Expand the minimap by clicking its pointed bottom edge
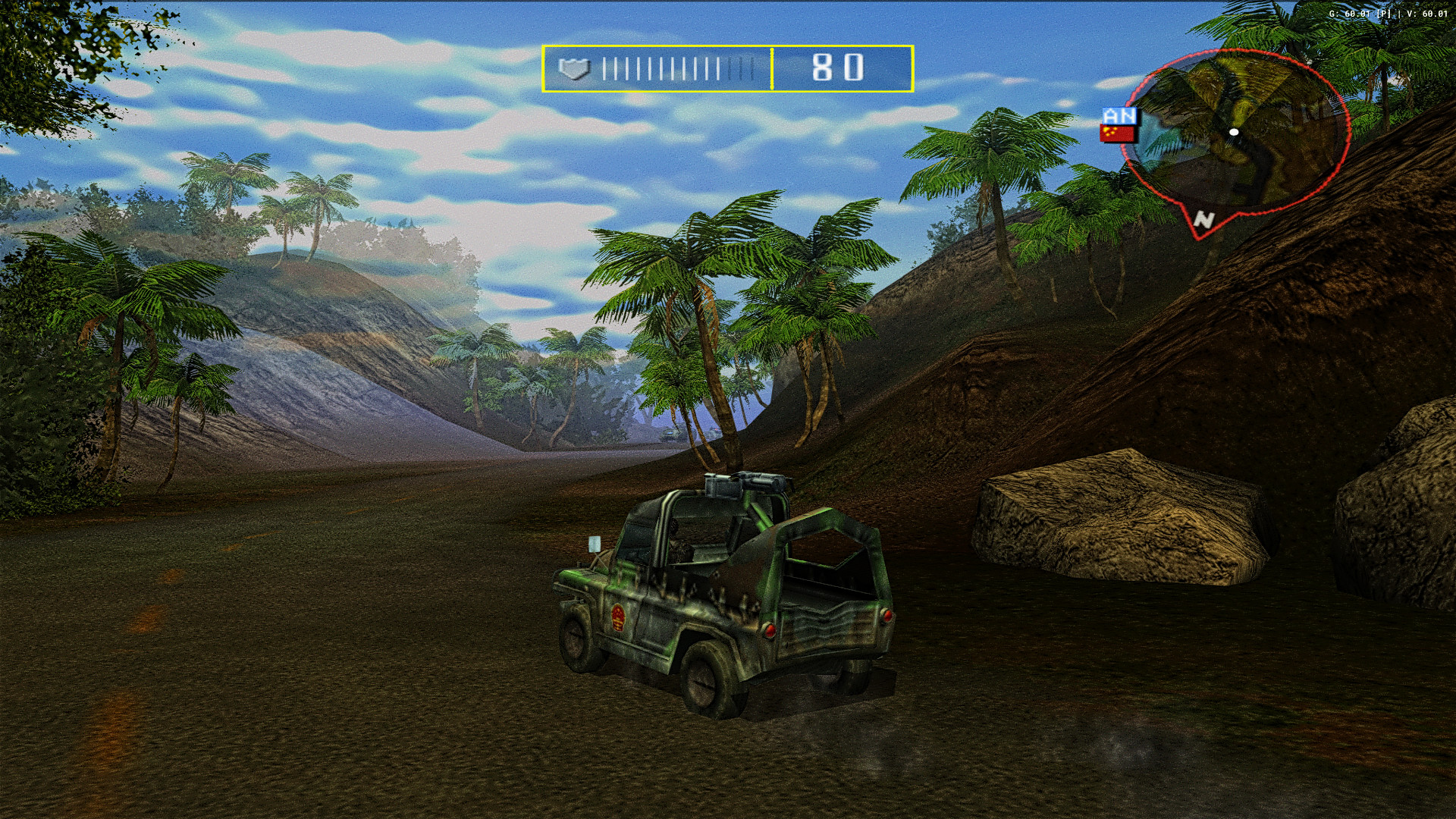The width and height of the screenshot is (1456, 819). [x=1198, y=235]
